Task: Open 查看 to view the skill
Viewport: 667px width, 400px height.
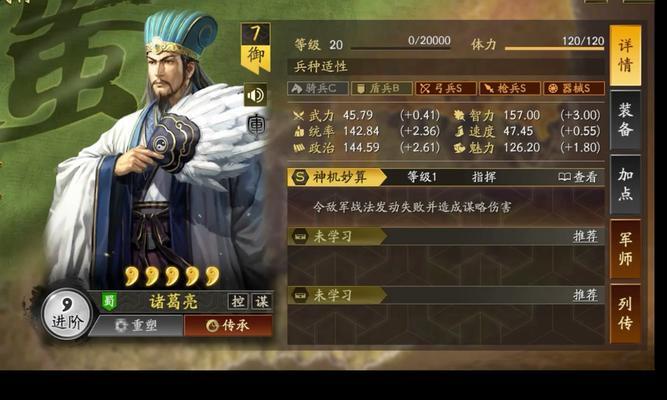Action: (x=579, y=177)
